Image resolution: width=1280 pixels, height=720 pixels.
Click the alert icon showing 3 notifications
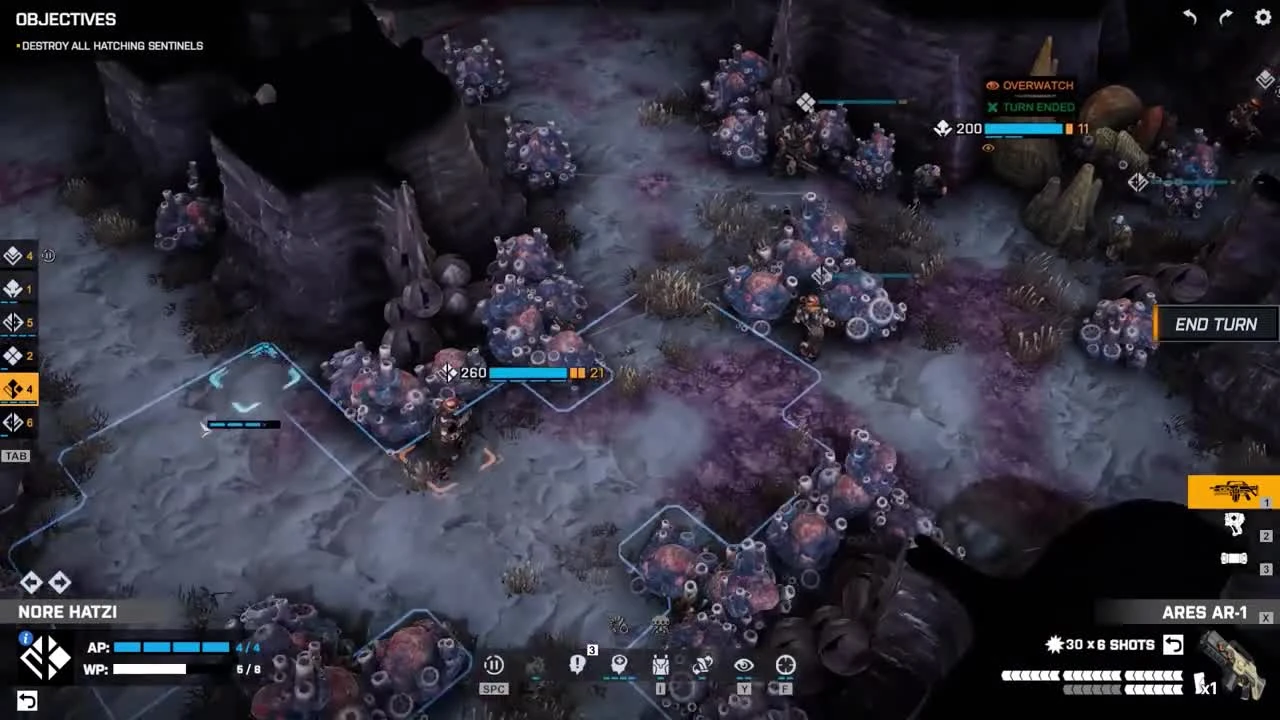pos(577,664)
